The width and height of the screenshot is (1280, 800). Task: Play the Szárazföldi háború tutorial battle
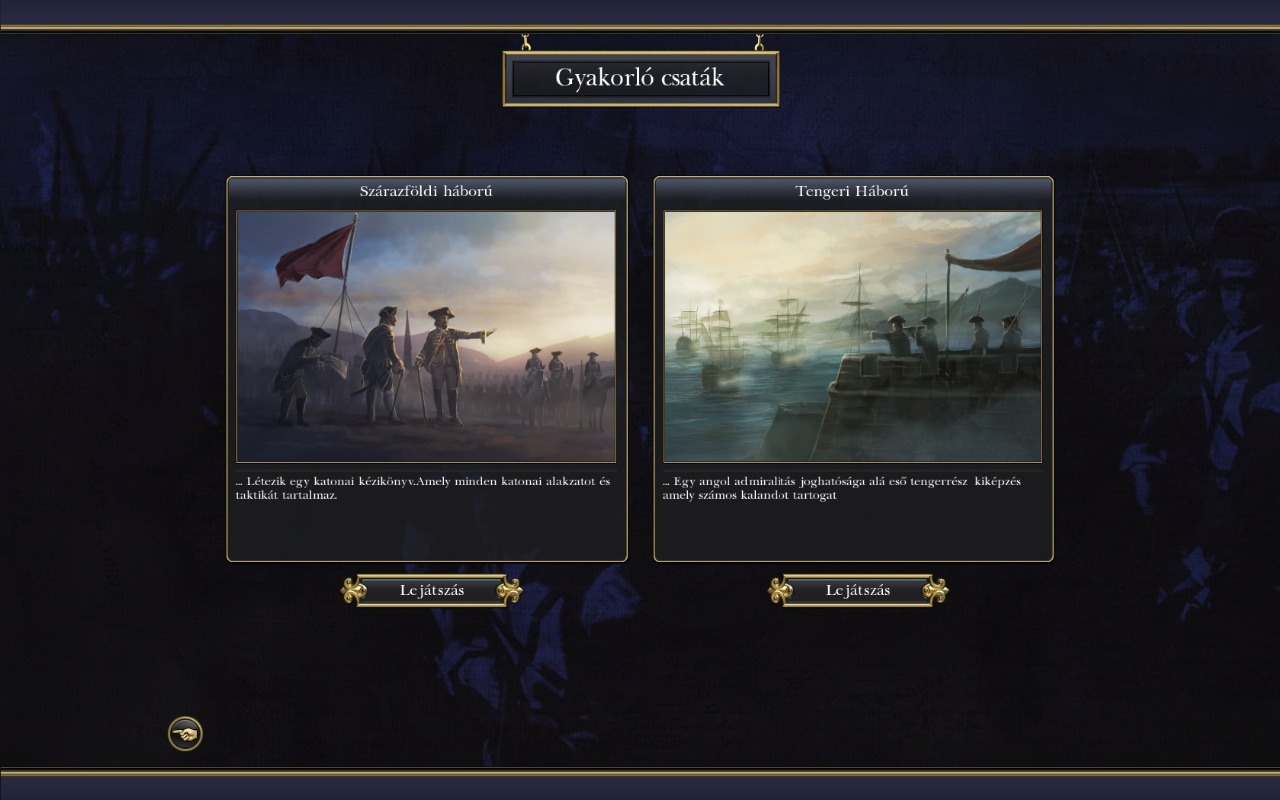pyautogui.click(x=432, y=591)
